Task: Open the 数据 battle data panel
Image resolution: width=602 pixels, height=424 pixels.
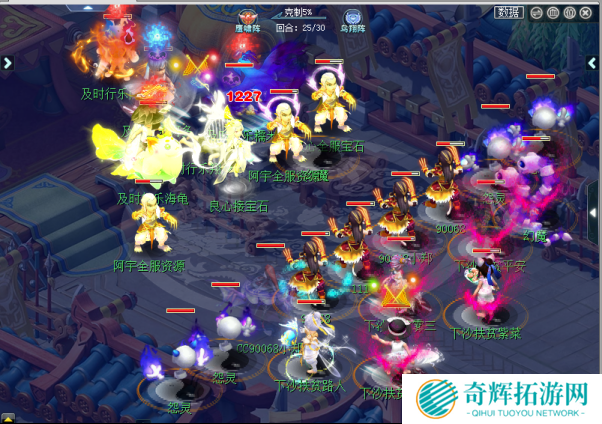Action: tap(508, 12)
